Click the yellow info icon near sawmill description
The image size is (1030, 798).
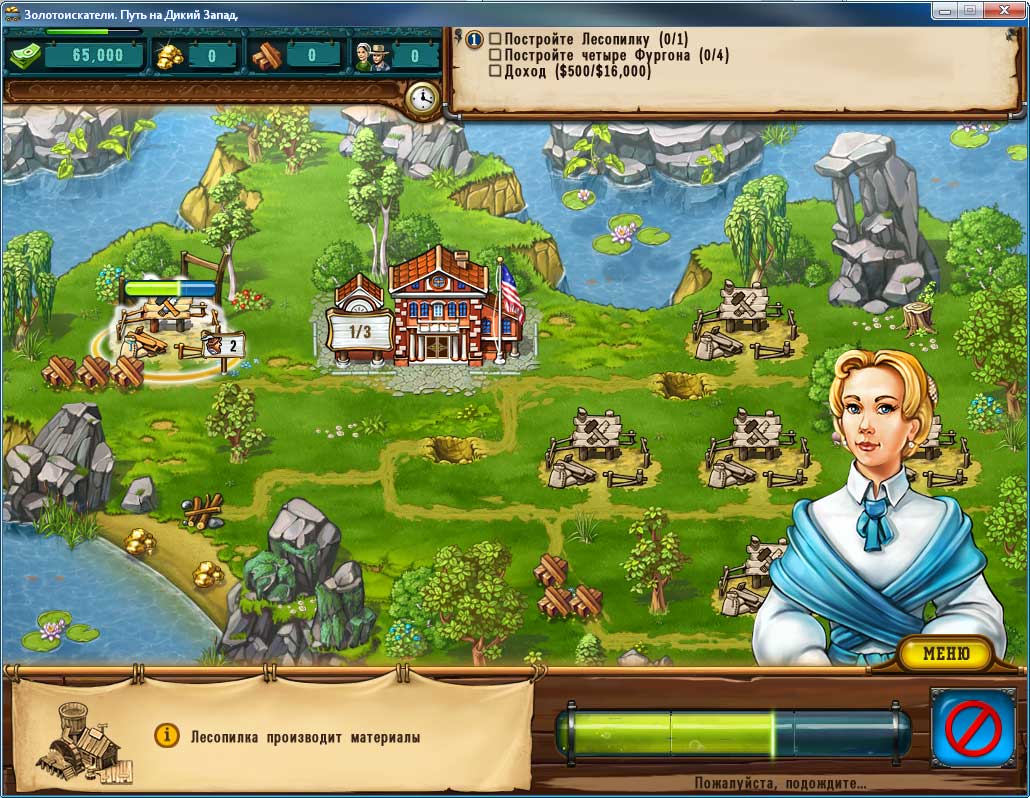tap(166, 736)
